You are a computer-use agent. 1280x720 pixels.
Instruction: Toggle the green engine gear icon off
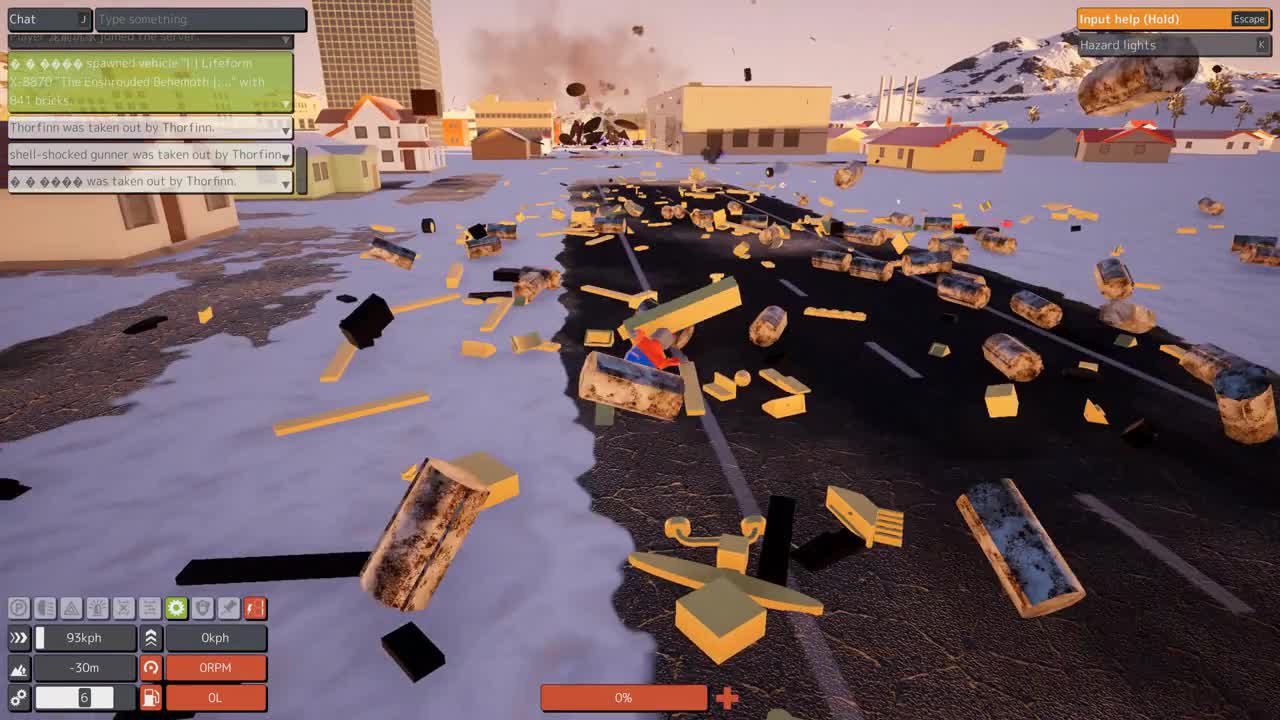coord(176,608)
